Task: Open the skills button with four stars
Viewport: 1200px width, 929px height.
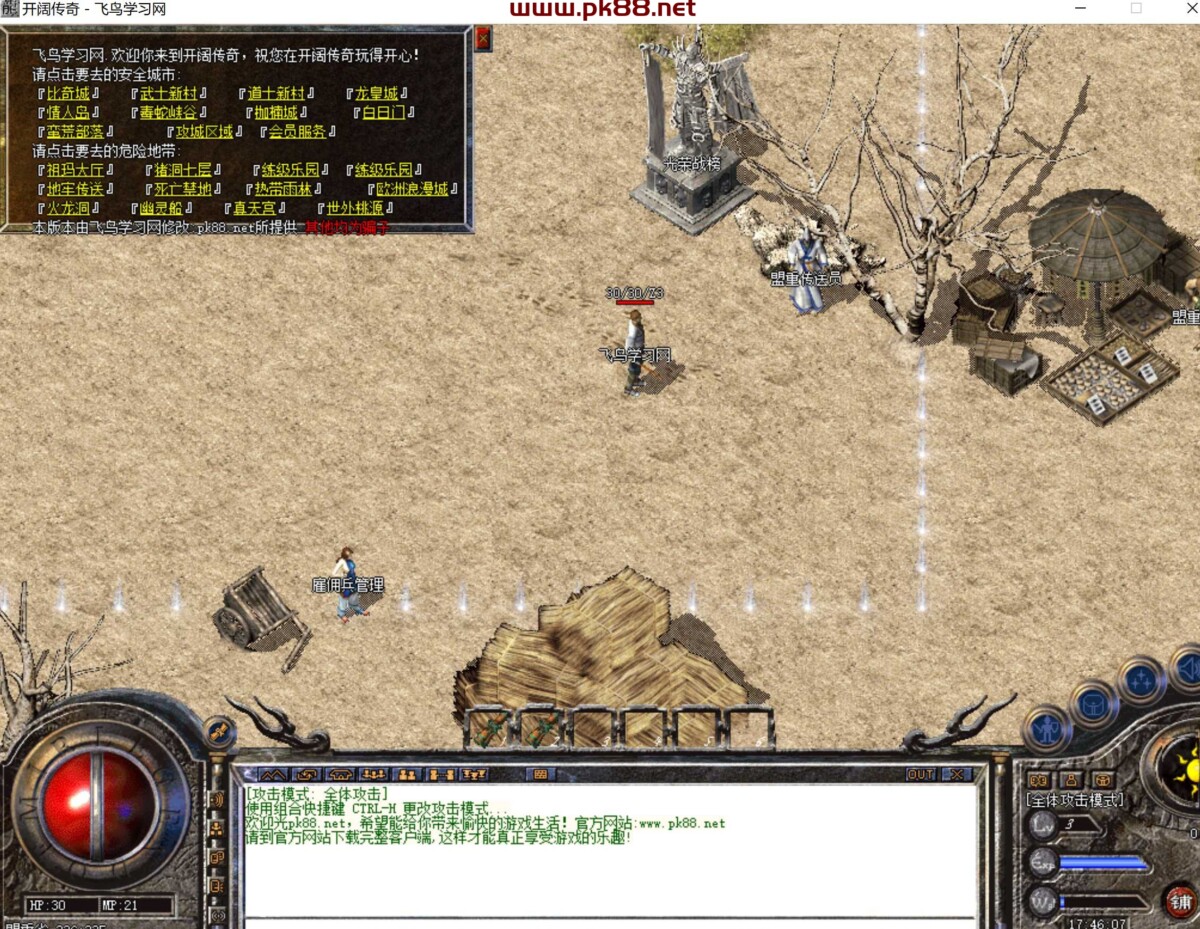Action: [1141, 680]
